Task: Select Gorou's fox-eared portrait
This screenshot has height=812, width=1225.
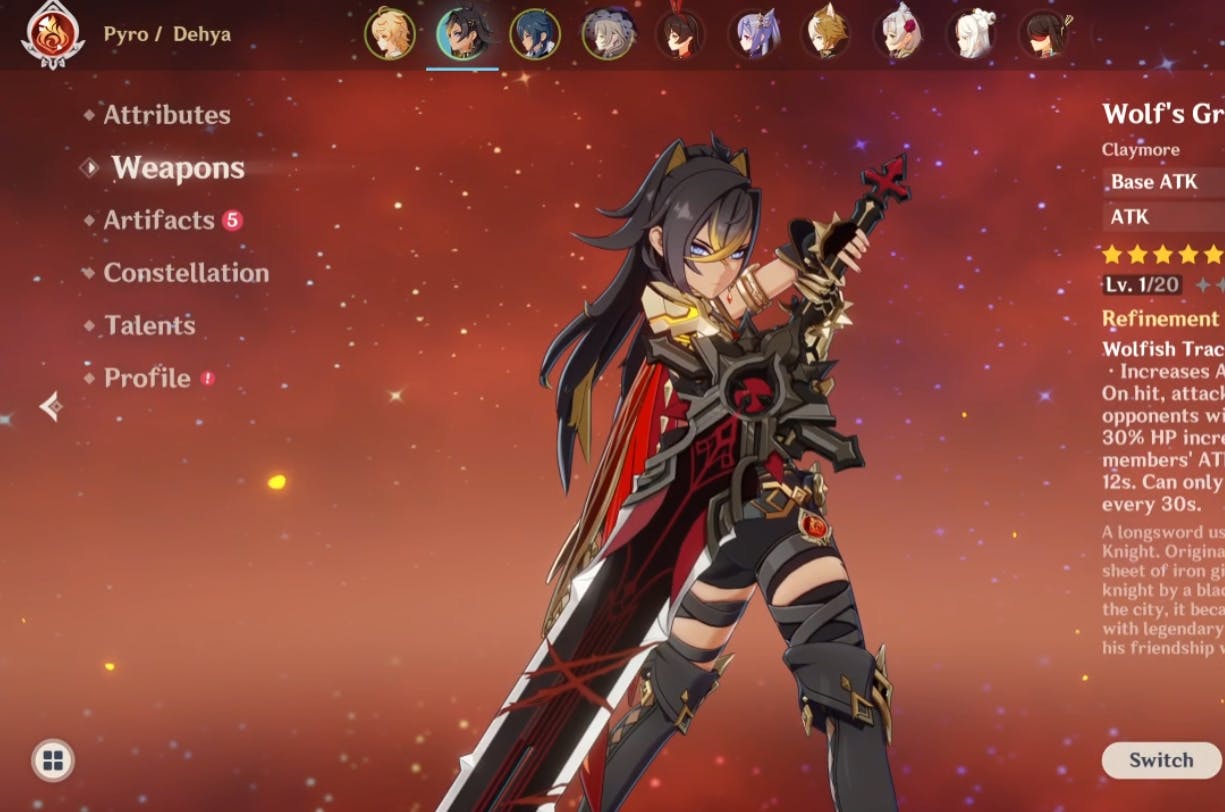Action: coord(826,34)
